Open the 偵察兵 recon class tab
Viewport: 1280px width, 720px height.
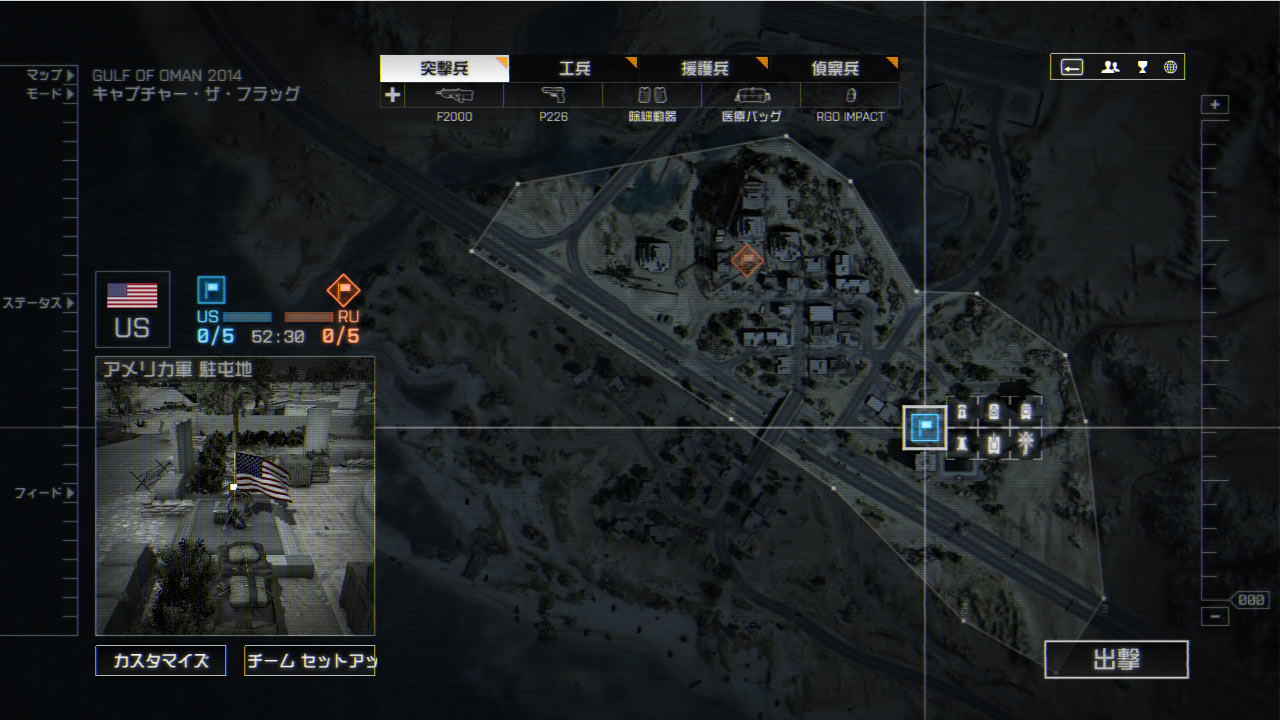coord(834,69)
